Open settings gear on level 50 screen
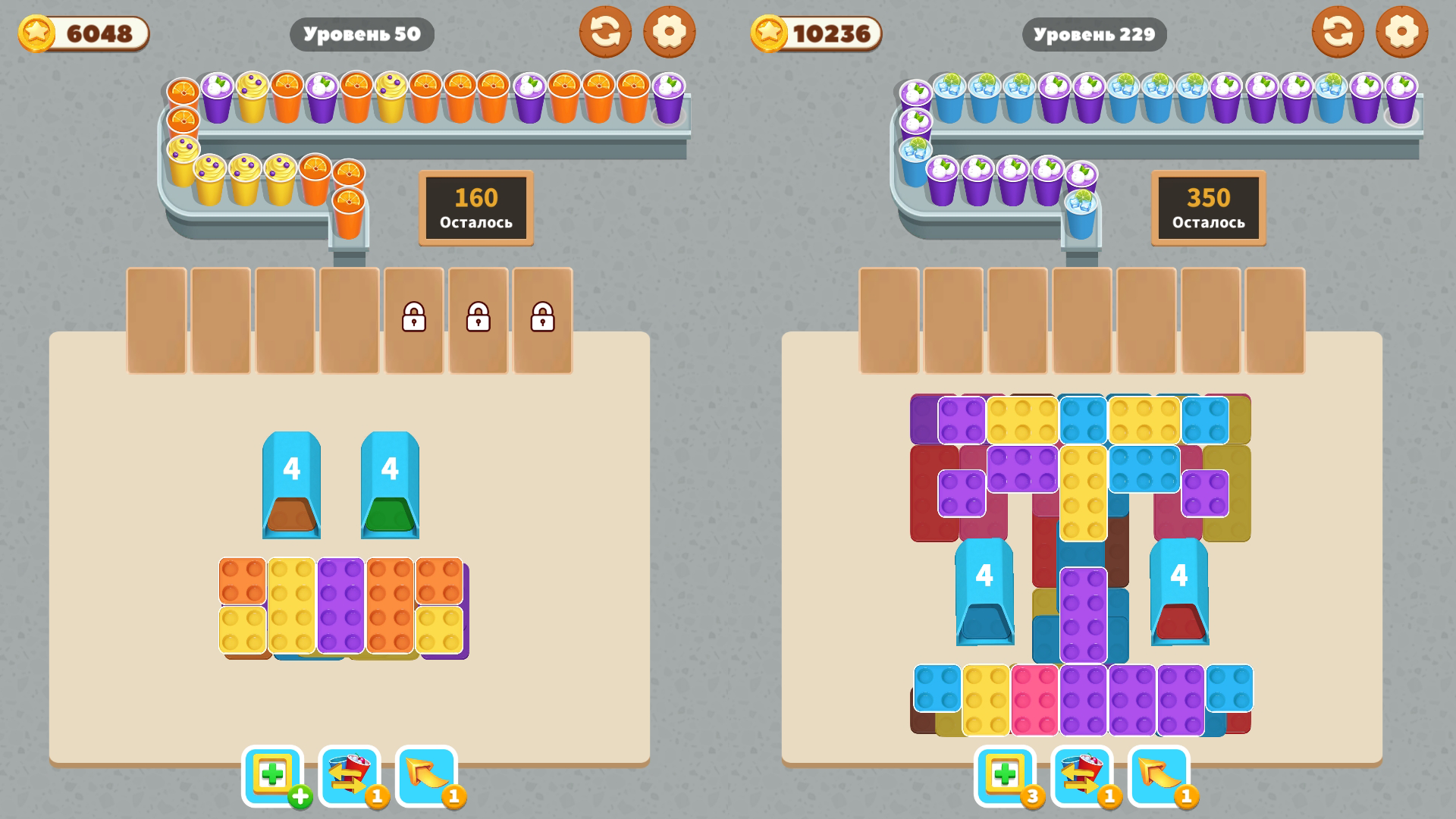This screenshot has height=819, width=1456. [x=670, y=33]
